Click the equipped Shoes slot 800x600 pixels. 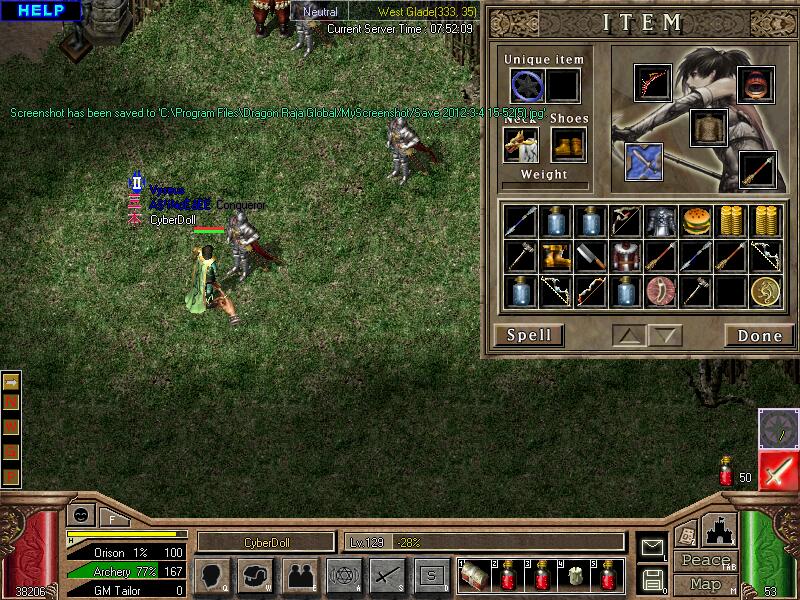(x=568, y=146)
